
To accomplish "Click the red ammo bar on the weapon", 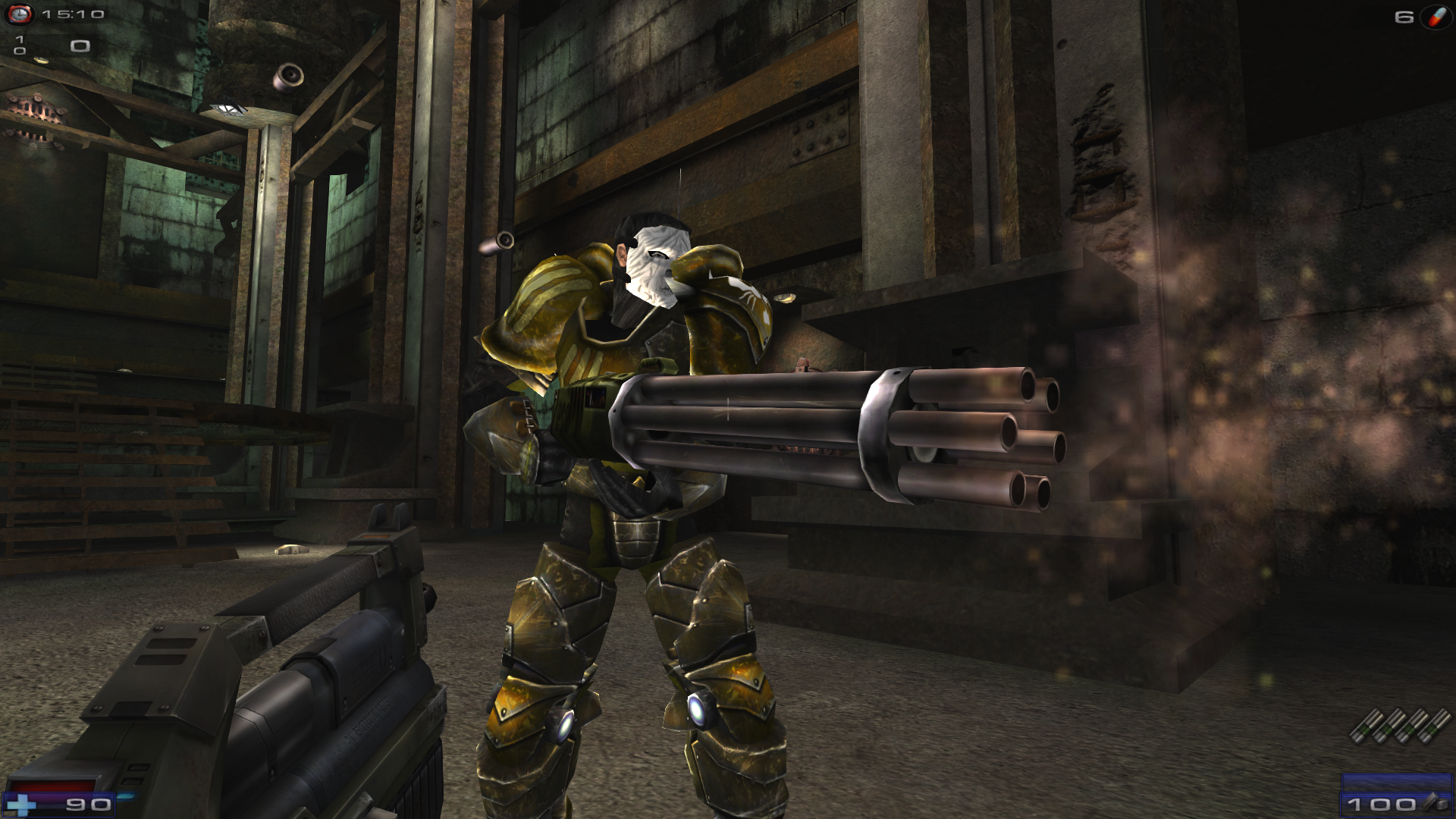I will pos(49,785).
